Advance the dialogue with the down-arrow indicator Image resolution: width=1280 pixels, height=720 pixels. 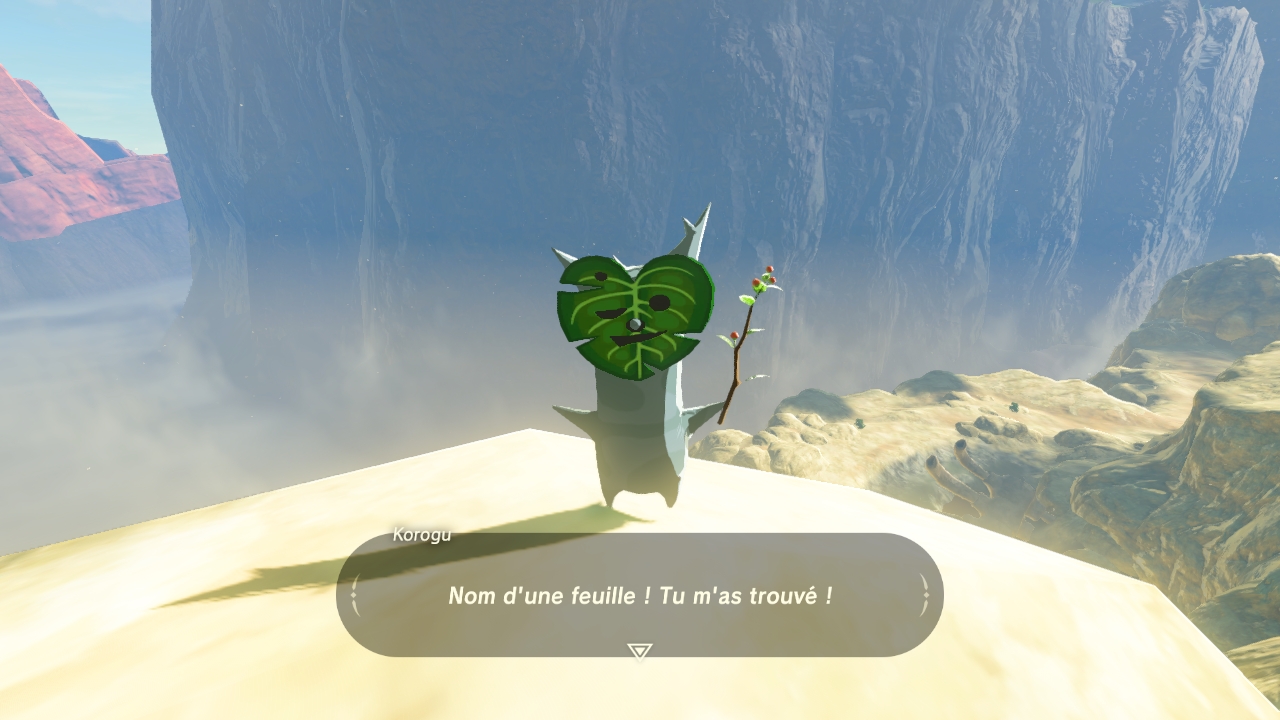[639, 651]
